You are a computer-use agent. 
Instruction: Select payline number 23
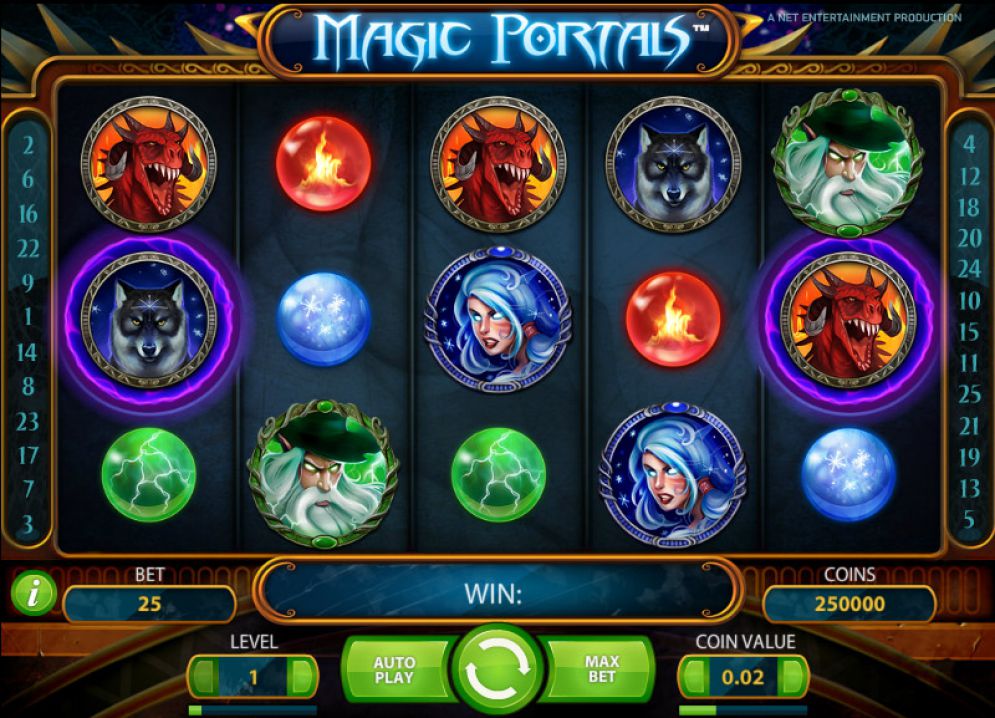pos(28,421)
